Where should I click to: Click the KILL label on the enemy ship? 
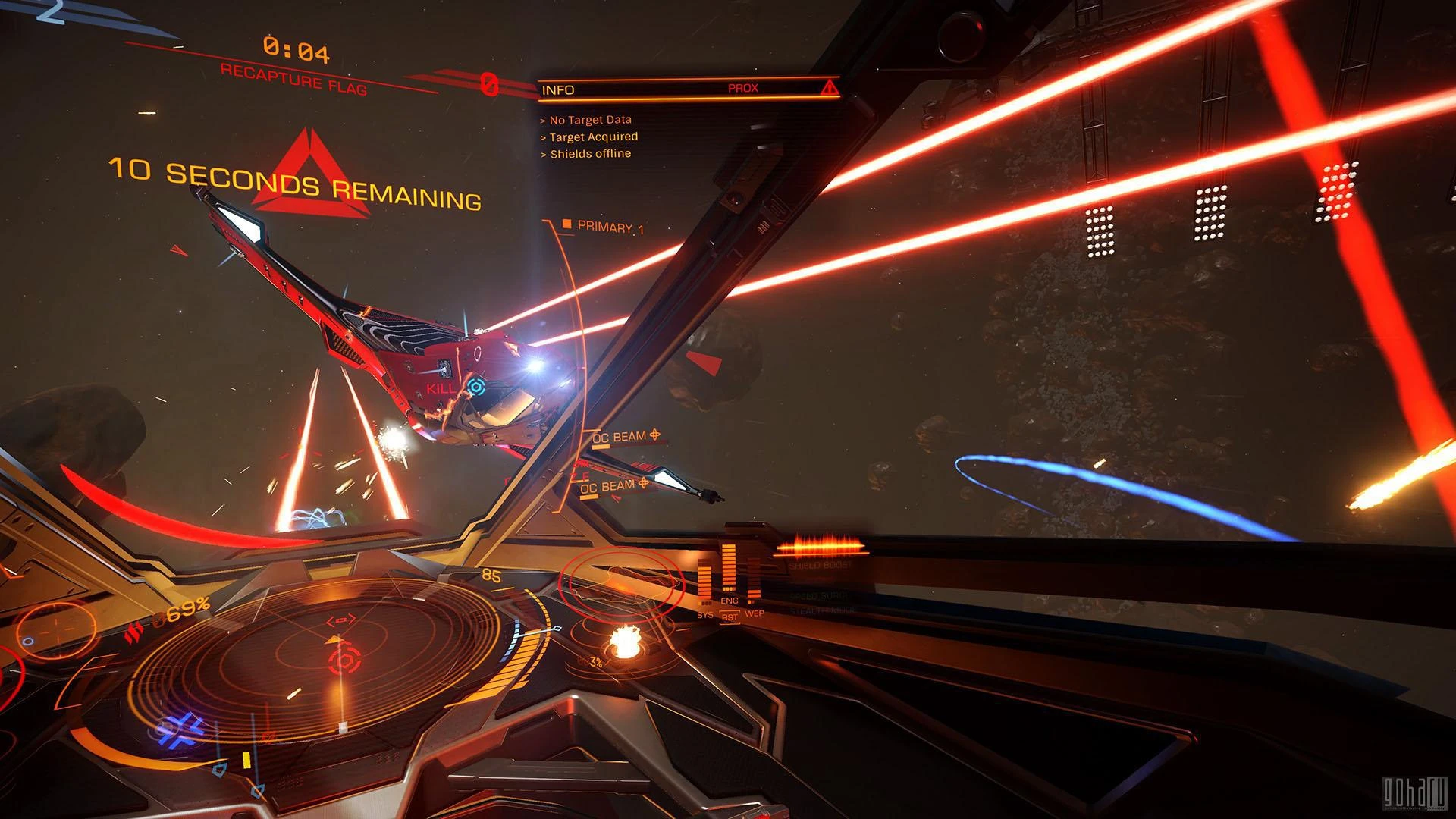tap(441, 389)
